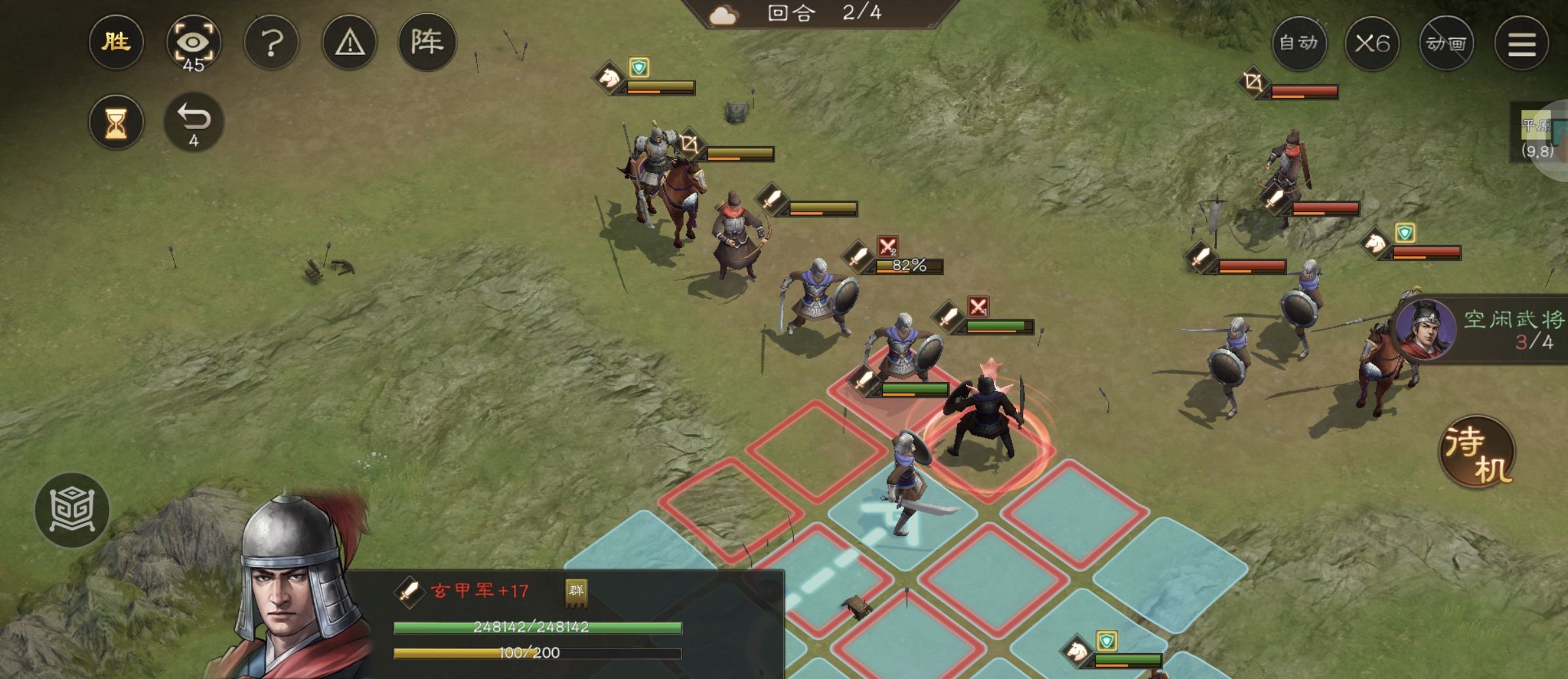Undo the move with the back arrow

pyautogui.click(x=194, y=121)
